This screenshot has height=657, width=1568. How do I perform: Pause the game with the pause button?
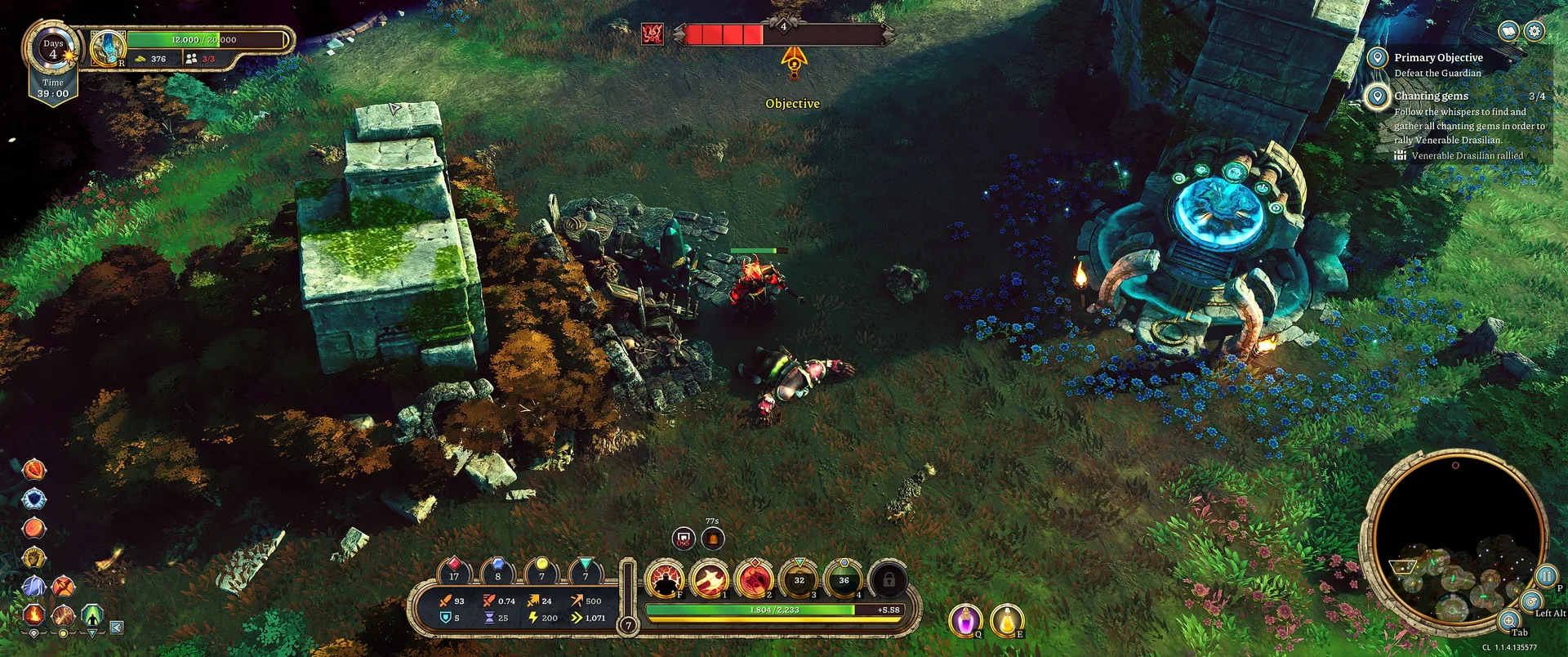[1546, 576]
